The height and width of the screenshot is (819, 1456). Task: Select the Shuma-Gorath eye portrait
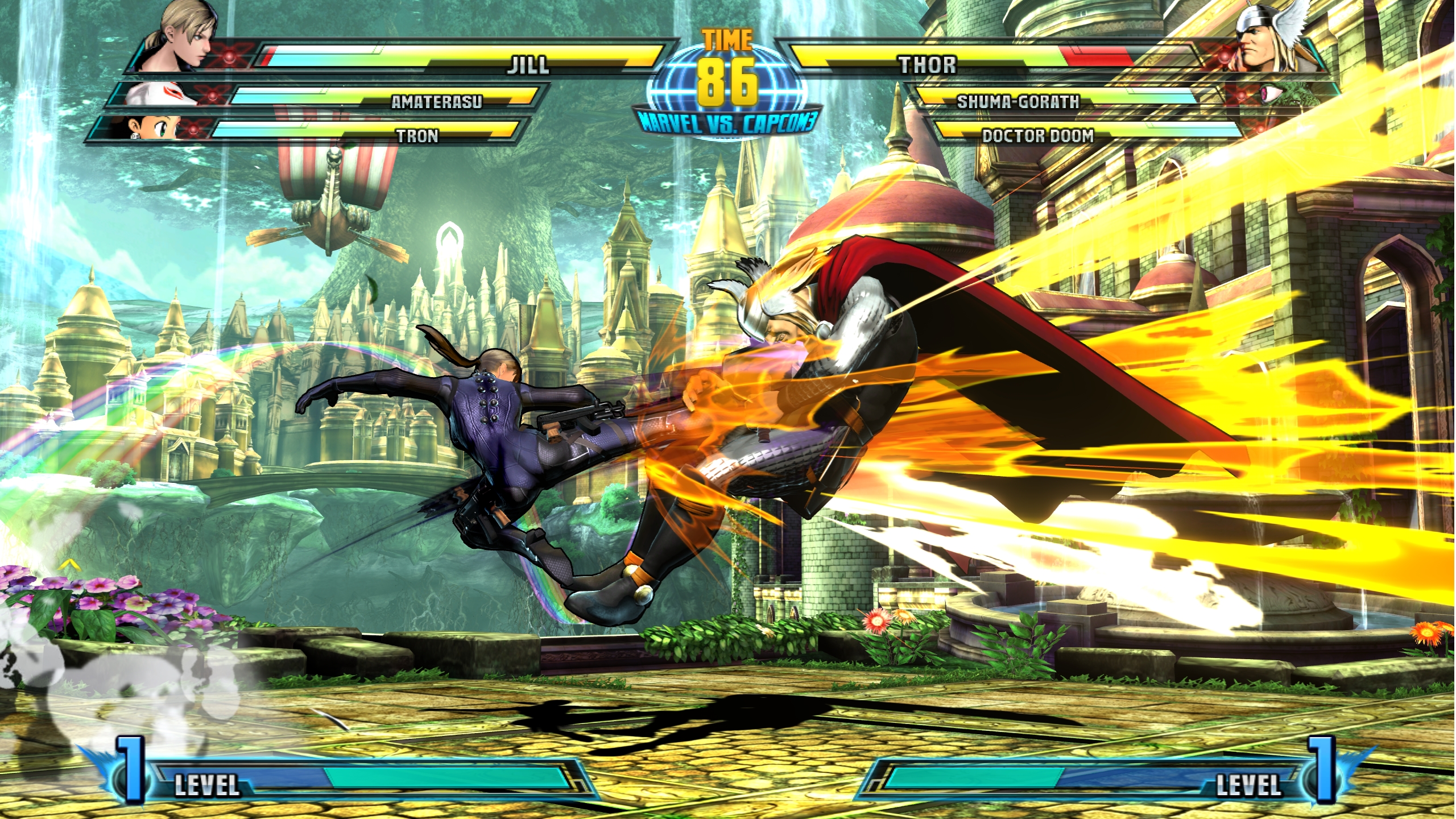(x=1274, y=93)
